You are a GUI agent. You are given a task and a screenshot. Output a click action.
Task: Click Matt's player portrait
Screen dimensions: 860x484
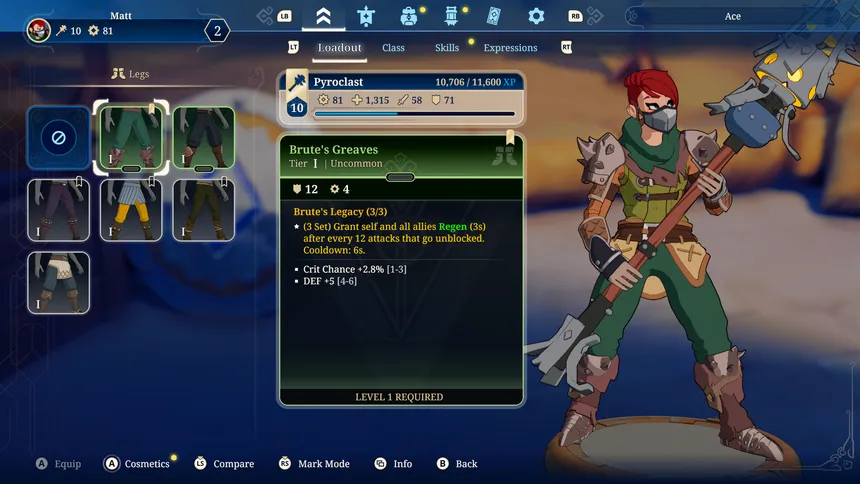39,30
